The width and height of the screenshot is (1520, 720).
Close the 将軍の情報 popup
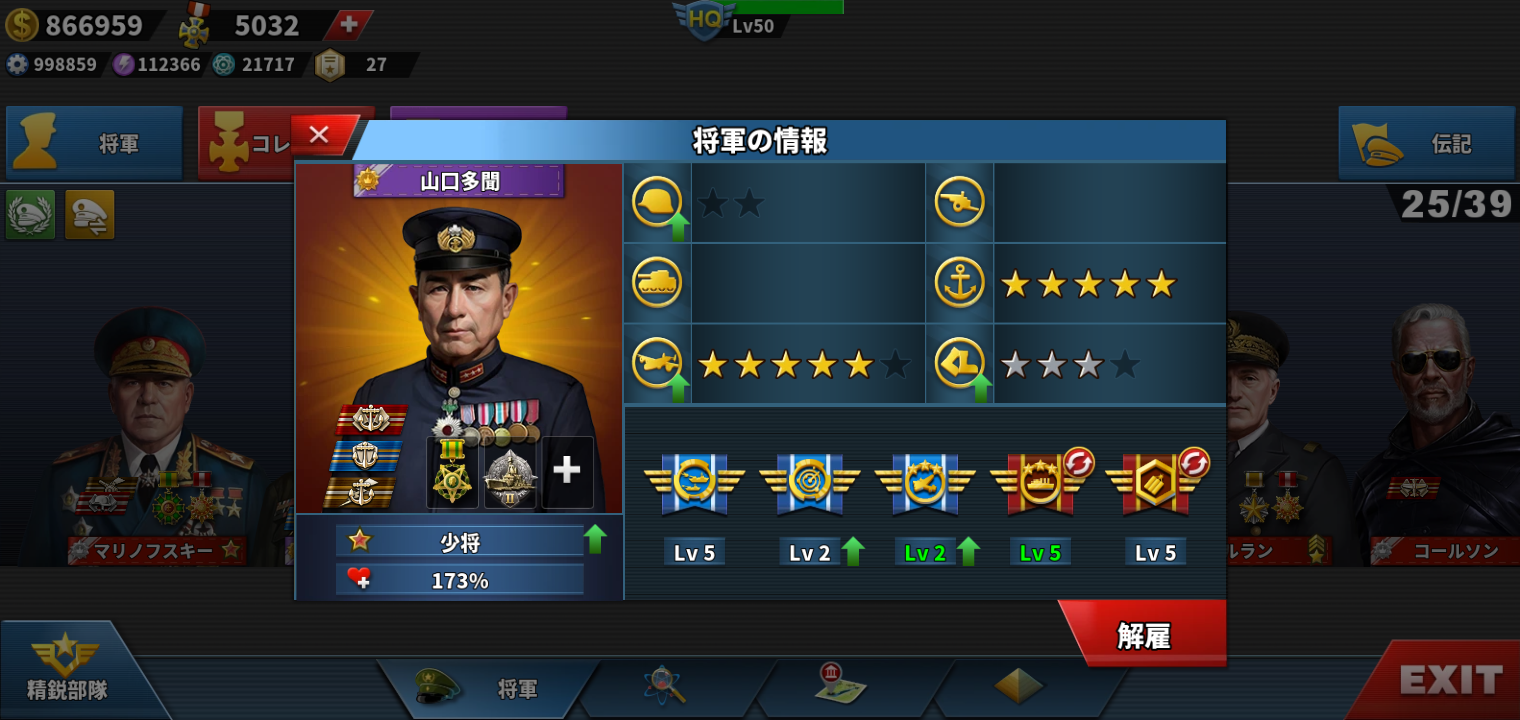coord(320,135)
